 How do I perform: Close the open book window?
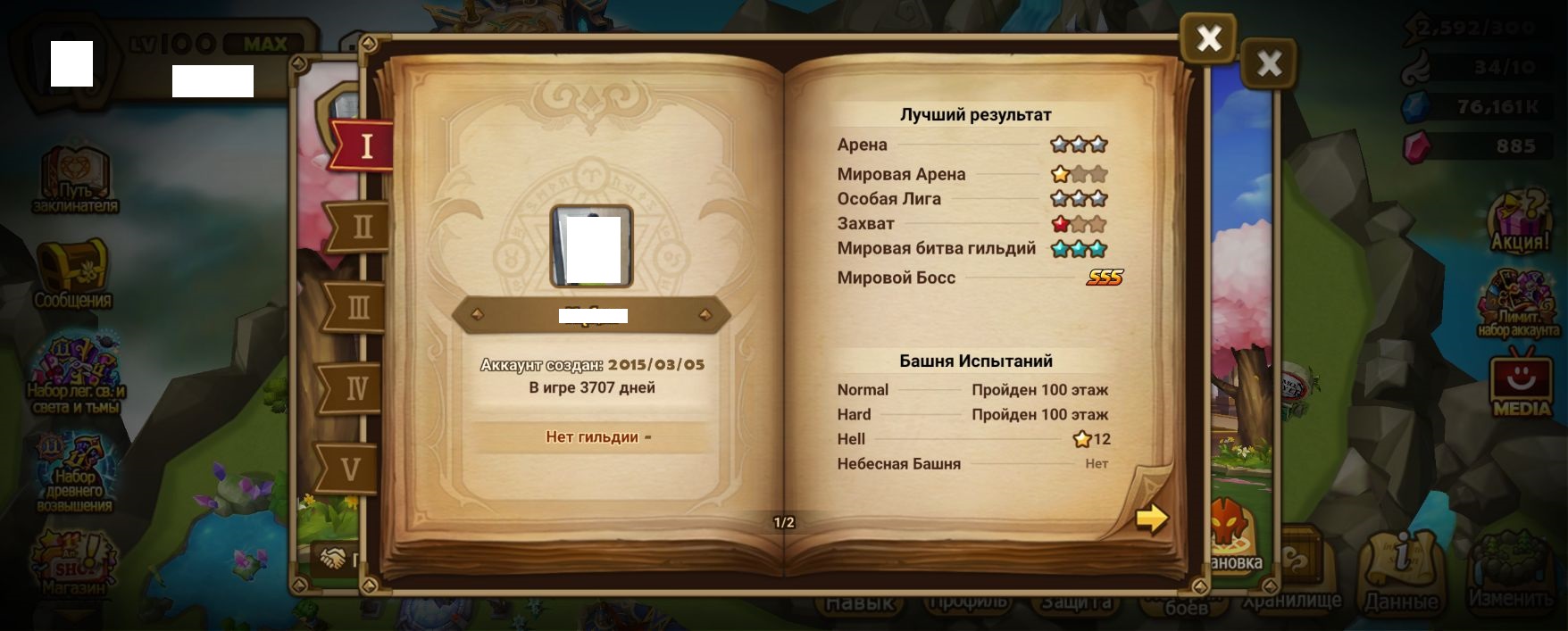1208,39
